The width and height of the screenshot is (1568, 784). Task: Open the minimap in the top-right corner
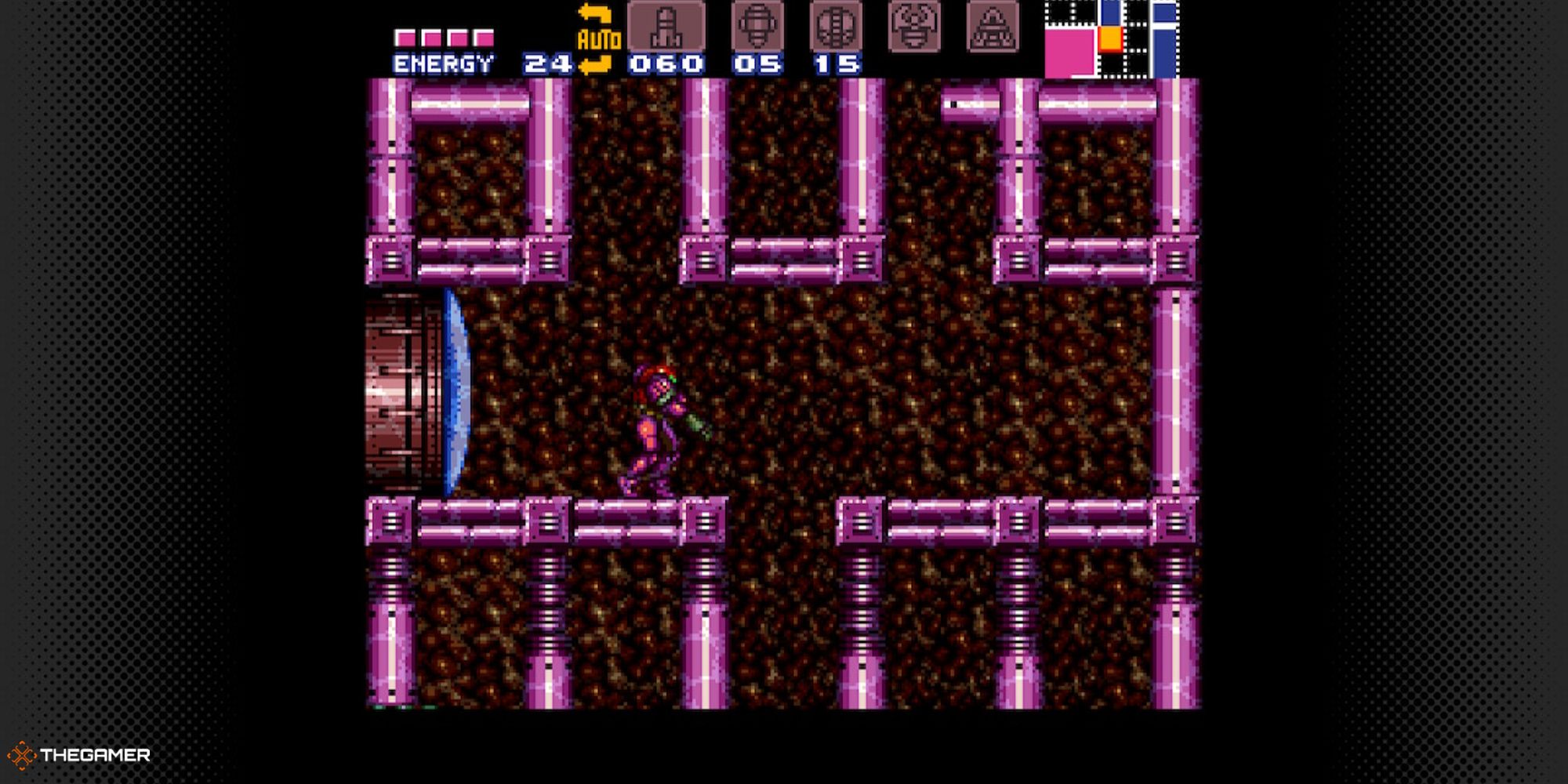1113,39
